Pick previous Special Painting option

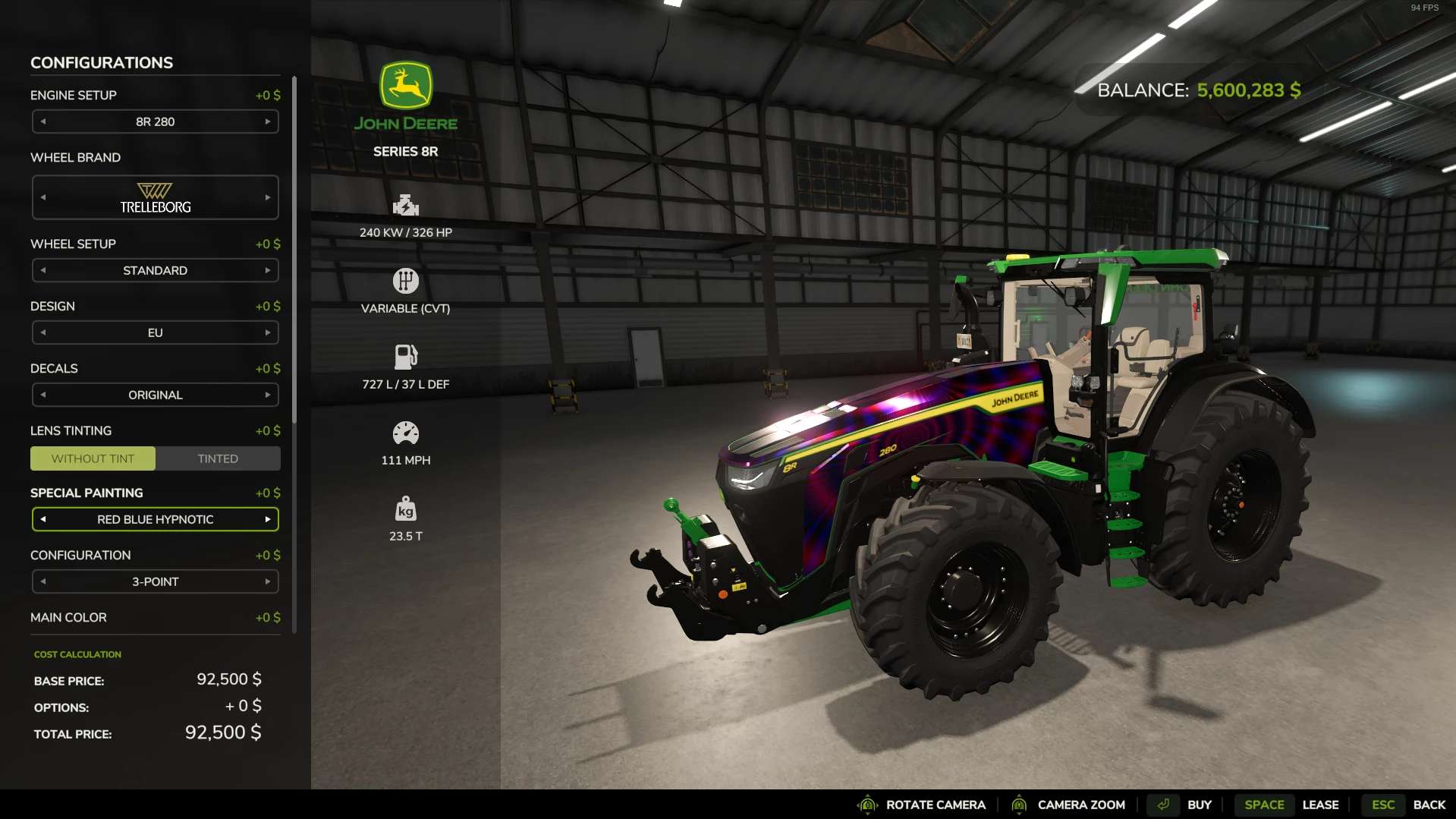coord(43,519)
